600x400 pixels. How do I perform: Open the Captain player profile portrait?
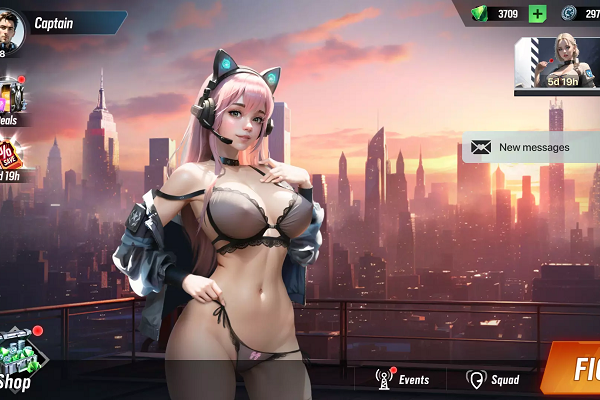tap(11, 28)
